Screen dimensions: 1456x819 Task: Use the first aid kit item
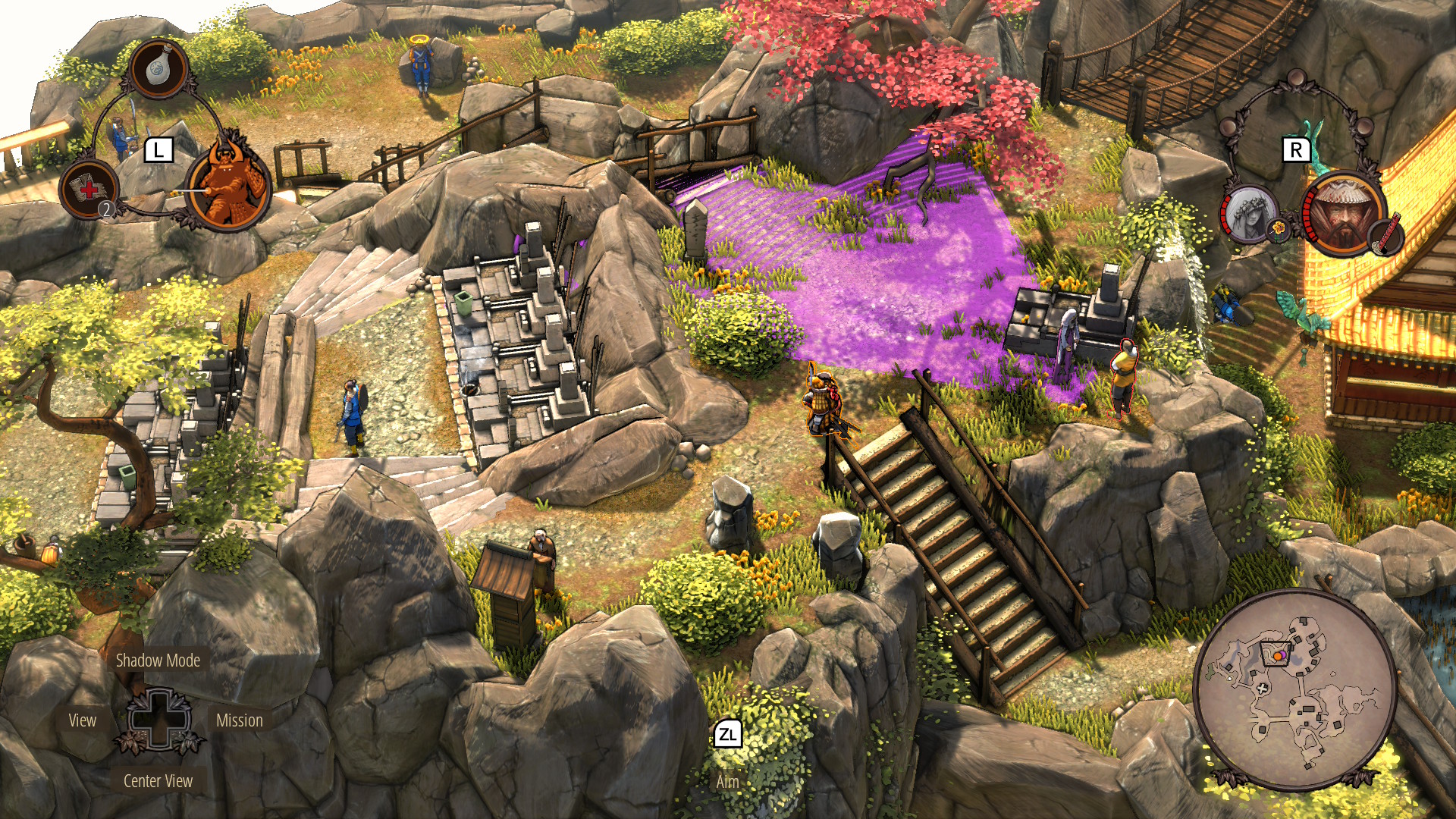89,190
